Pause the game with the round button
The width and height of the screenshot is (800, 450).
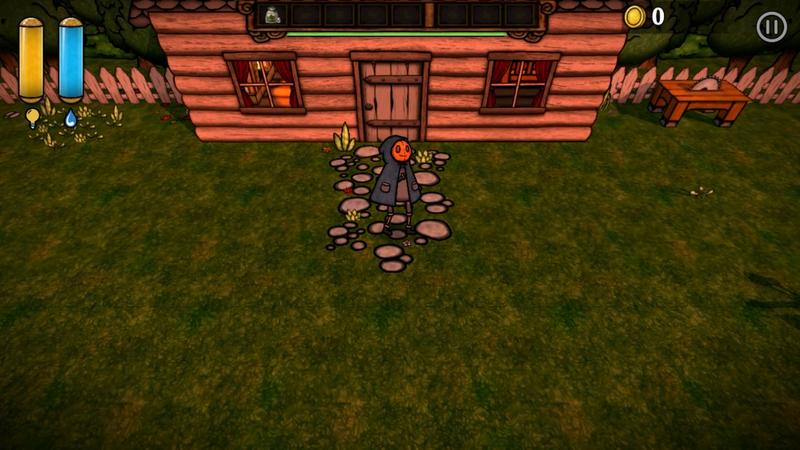(x=771, y=27)
